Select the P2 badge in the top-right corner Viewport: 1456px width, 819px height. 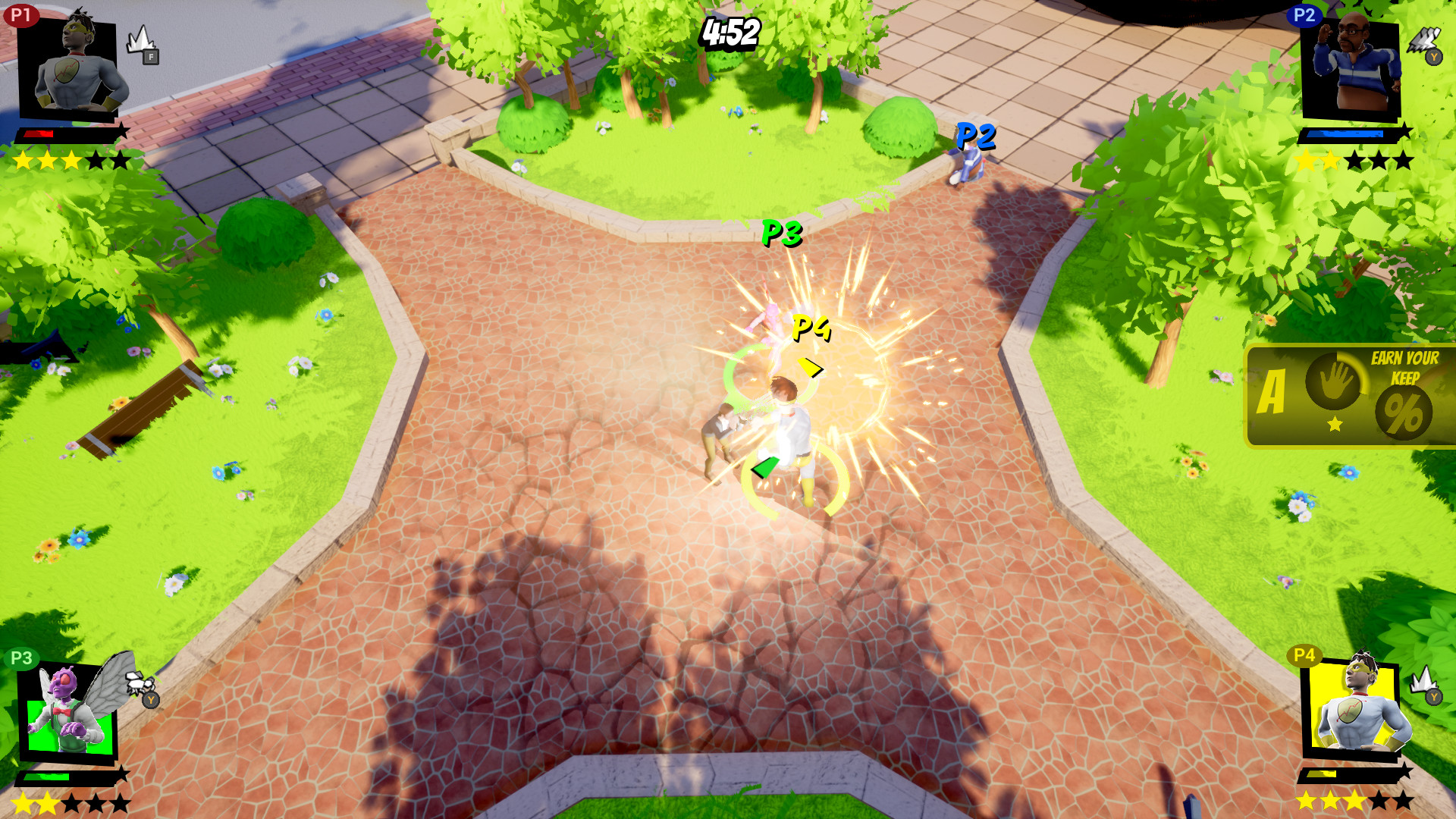tap(1304, 15)
